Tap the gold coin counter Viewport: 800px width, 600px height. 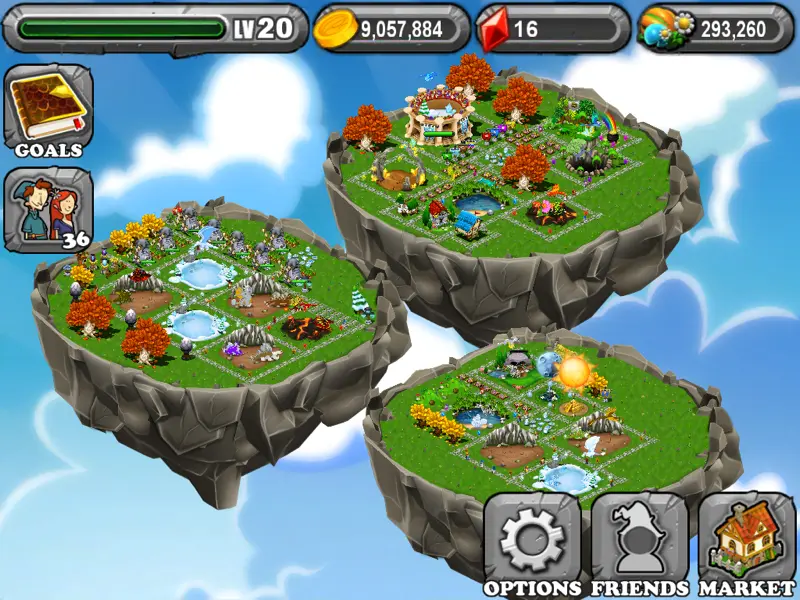(392, 29)
